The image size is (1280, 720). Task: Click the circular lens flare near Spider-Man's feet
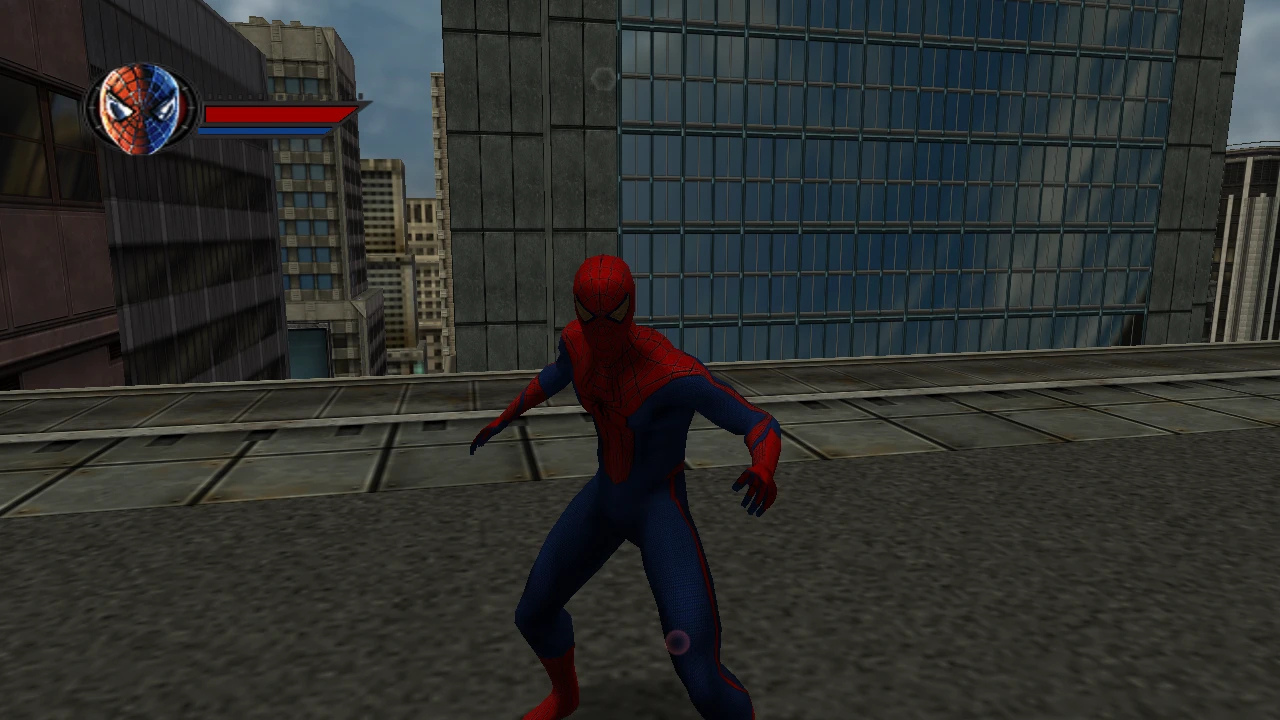point(676,643)
